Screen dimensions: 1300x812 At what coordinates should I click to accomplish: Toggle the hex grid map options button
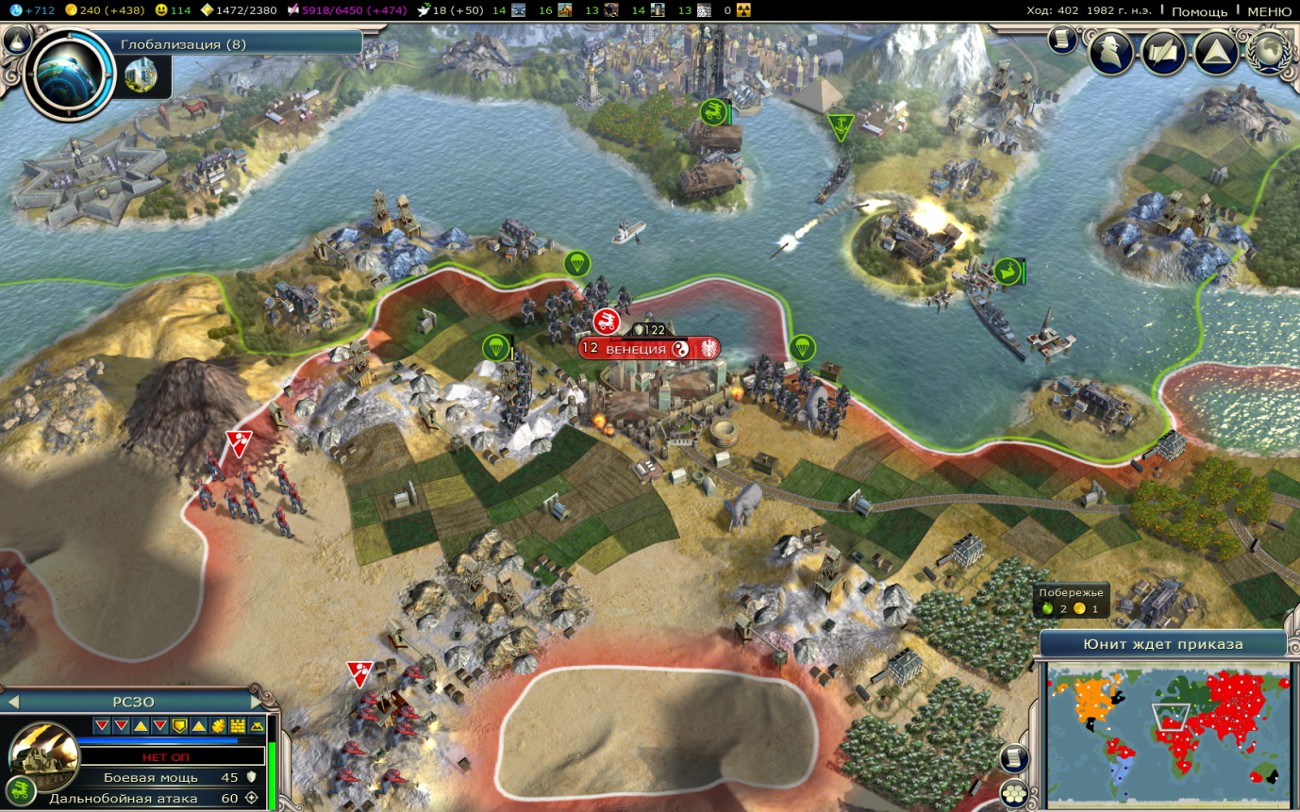[x=1014, y=792]
